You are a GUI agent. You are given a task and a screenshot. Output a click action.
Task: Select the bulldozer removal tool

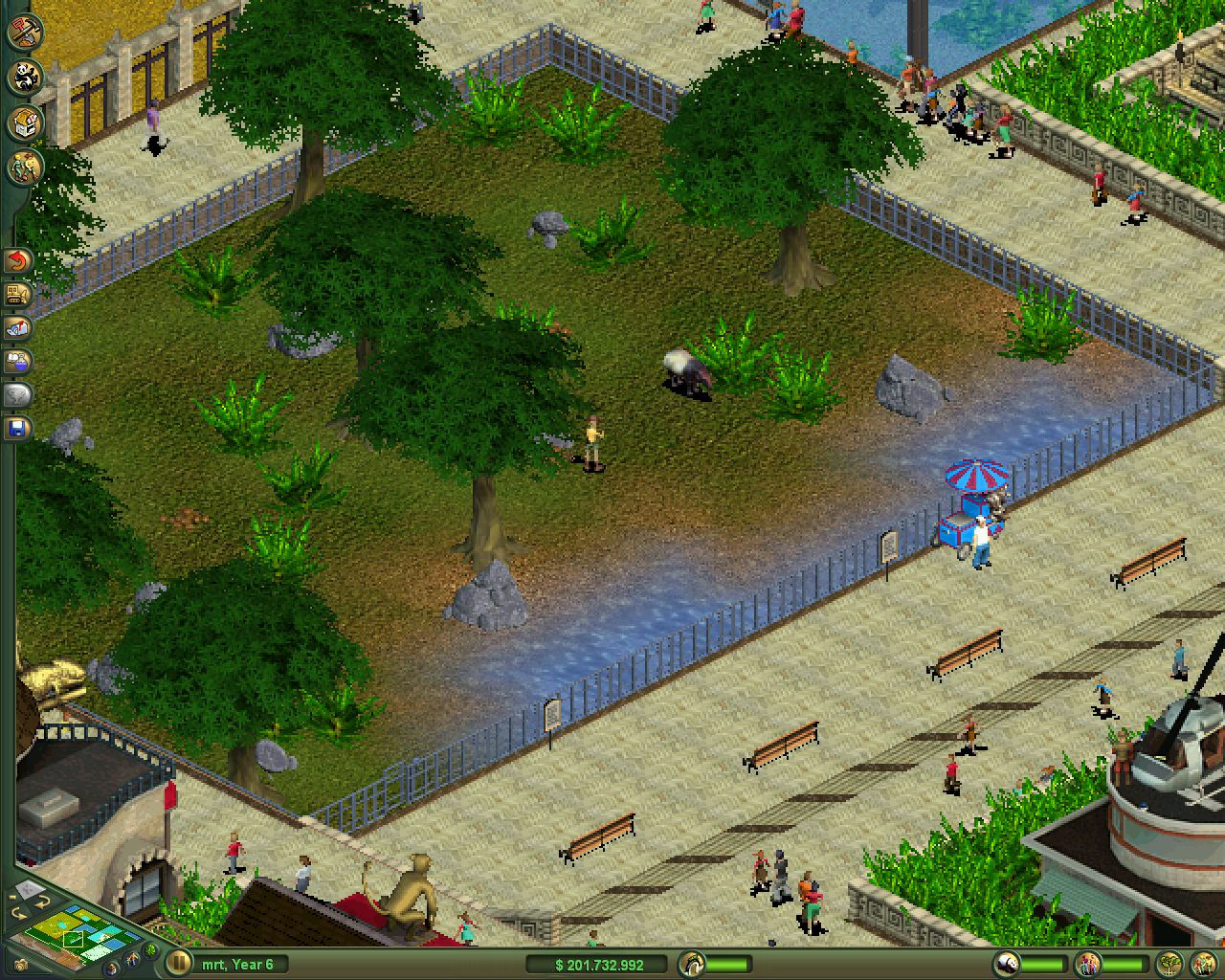15,296
